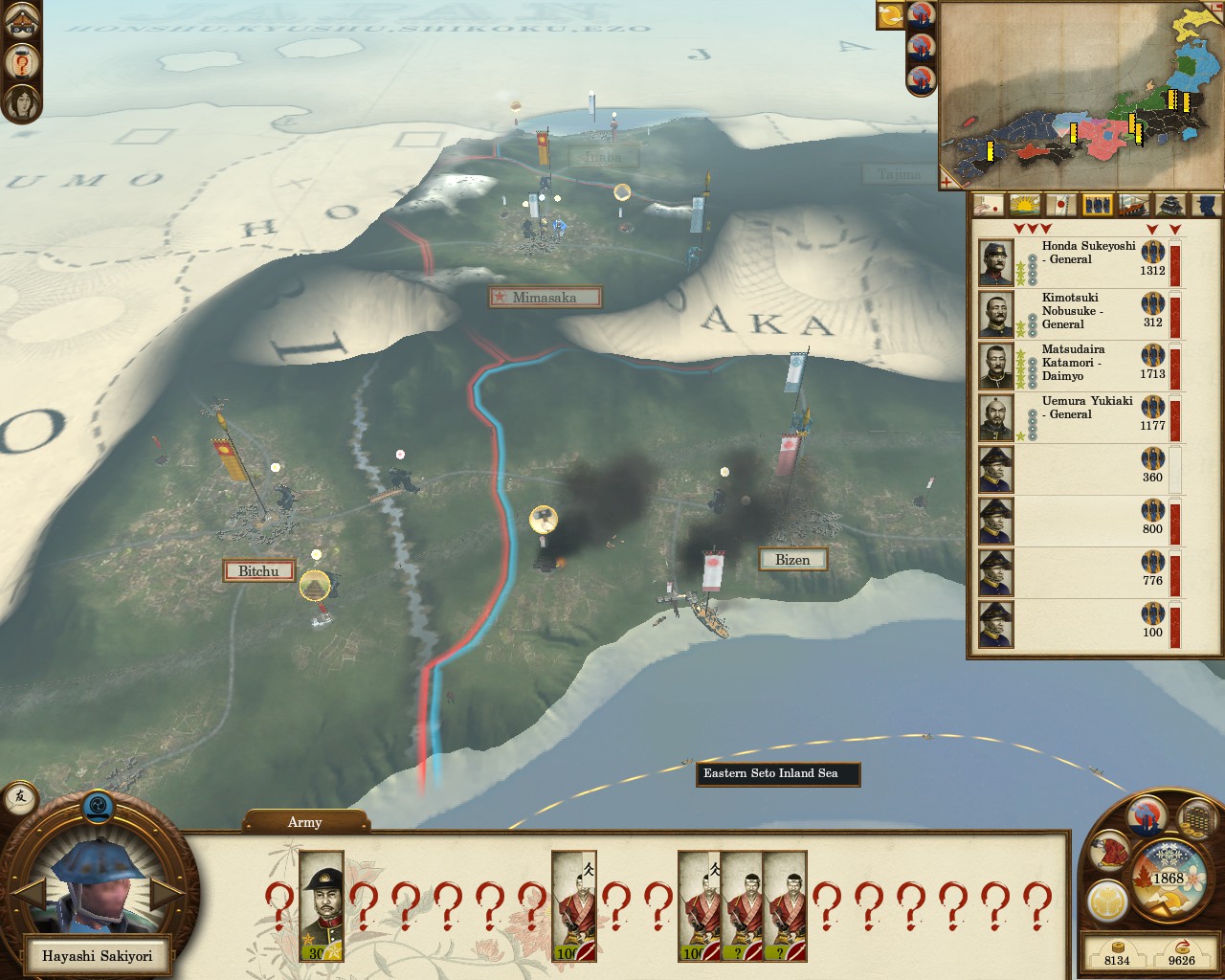This screenshot has width=1225, height=980.
Task: Click the red plus minimap zoom button
Action: (947, 182)
